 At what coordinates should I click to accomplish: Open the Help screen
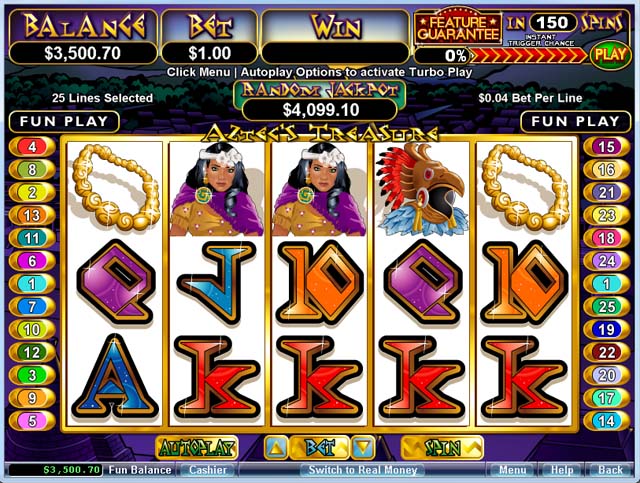pos(562,469)
